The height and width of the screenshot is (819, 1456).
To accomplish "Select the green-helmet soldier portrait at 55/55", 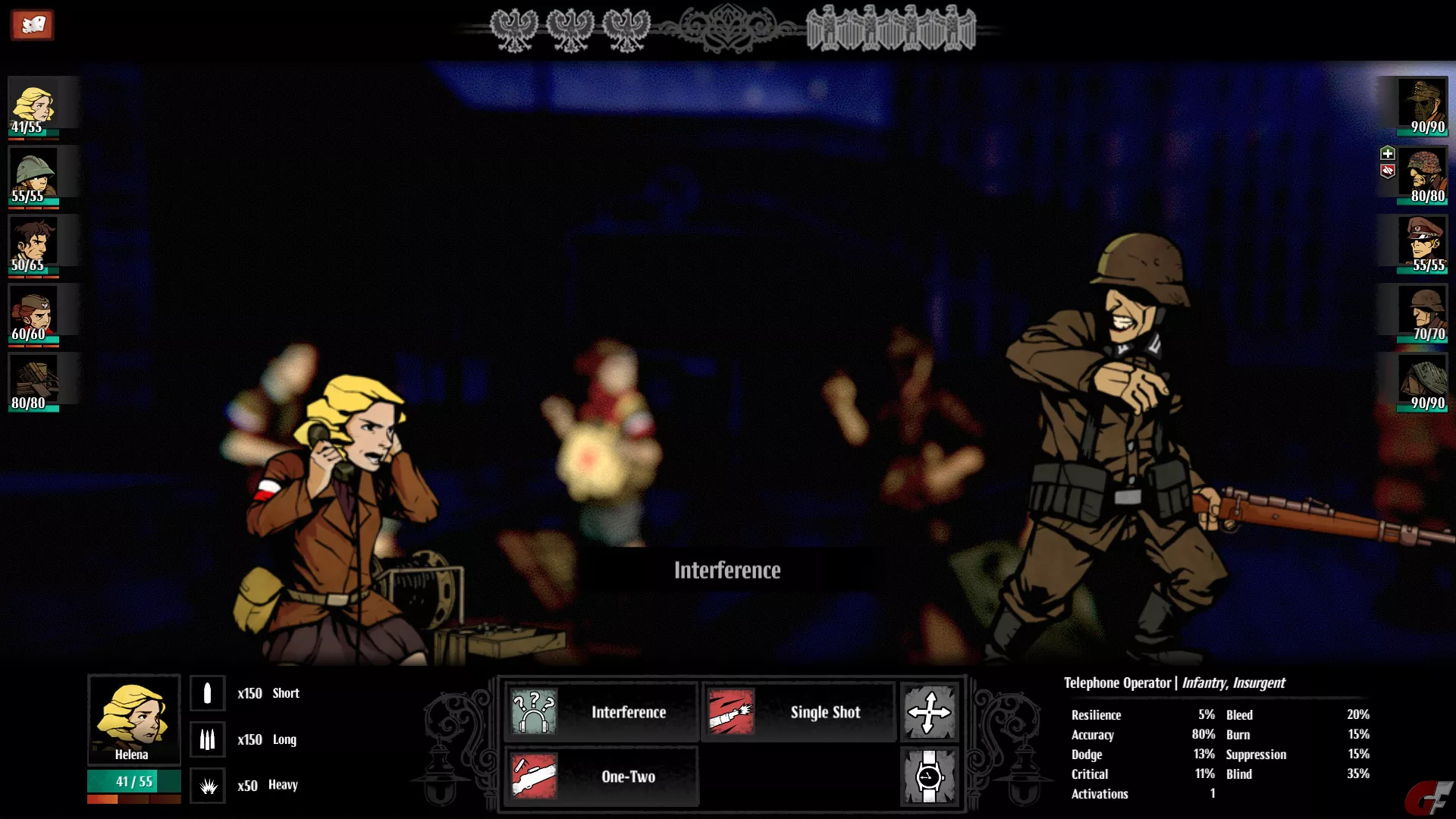I will [33, 176].
